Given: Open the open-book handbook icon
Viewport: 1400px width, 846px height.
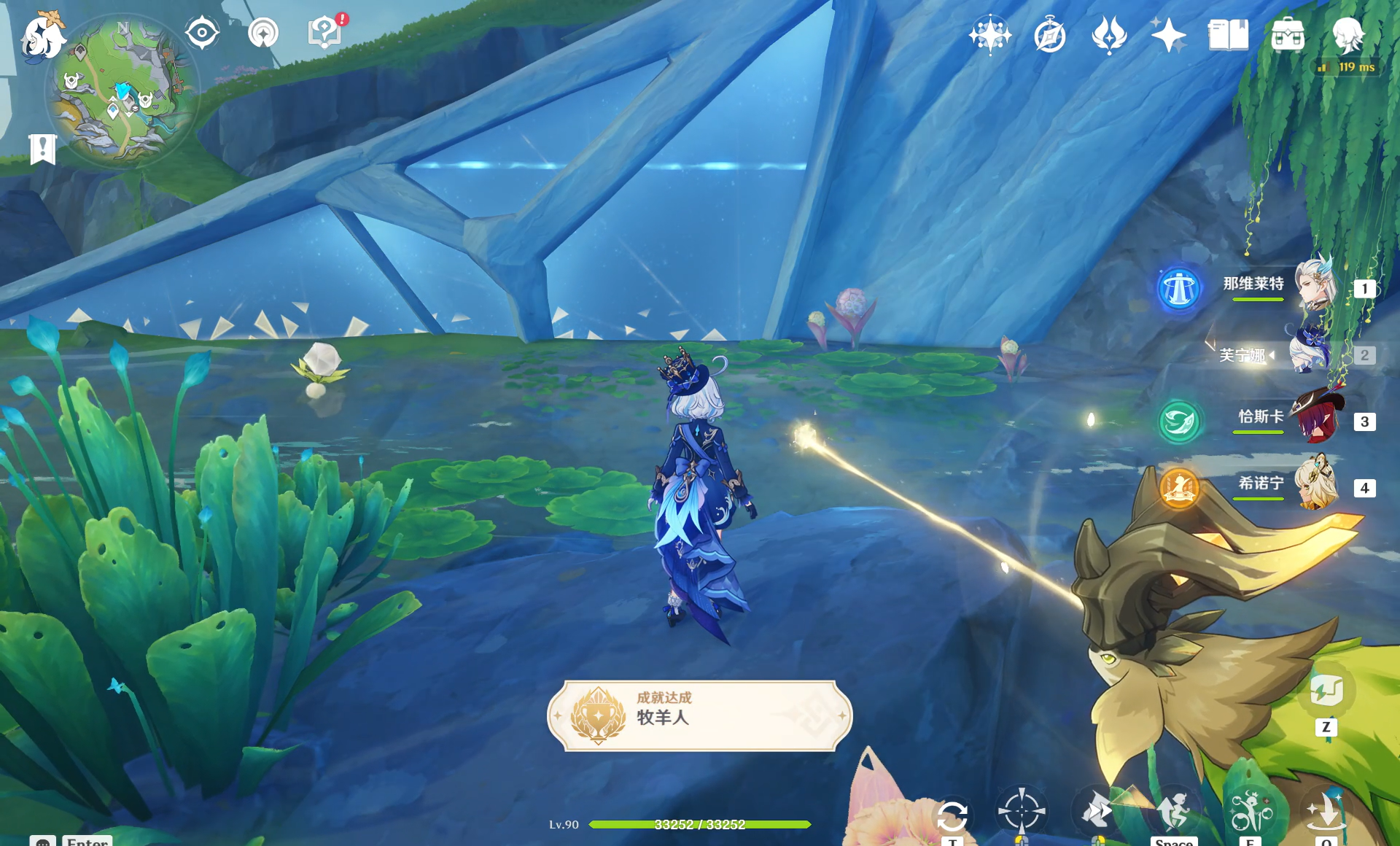Looking at the screenshot, I should click(x=1228, y=35).
